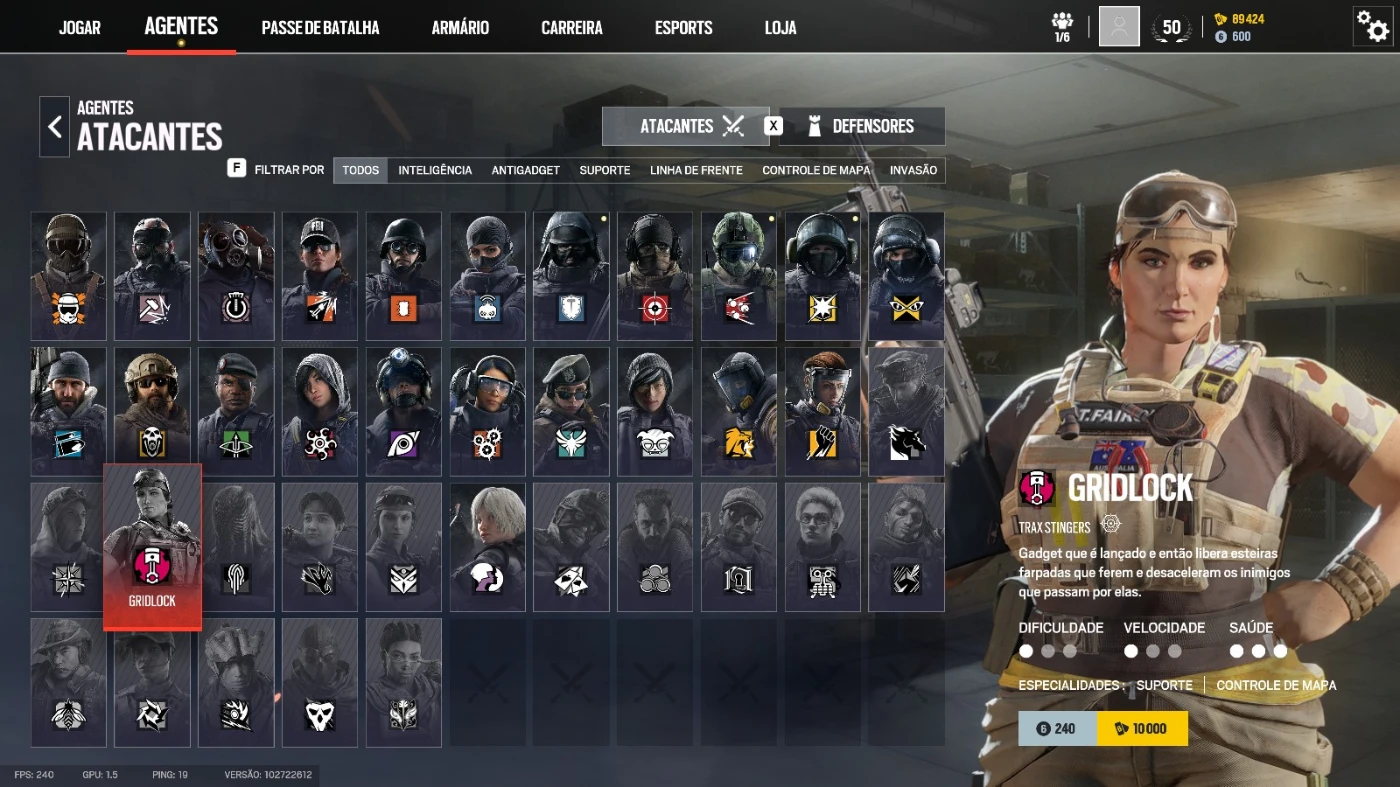Open the settings gear icon
This screenshot has height=787, width=1400.
click(1372, 26)
